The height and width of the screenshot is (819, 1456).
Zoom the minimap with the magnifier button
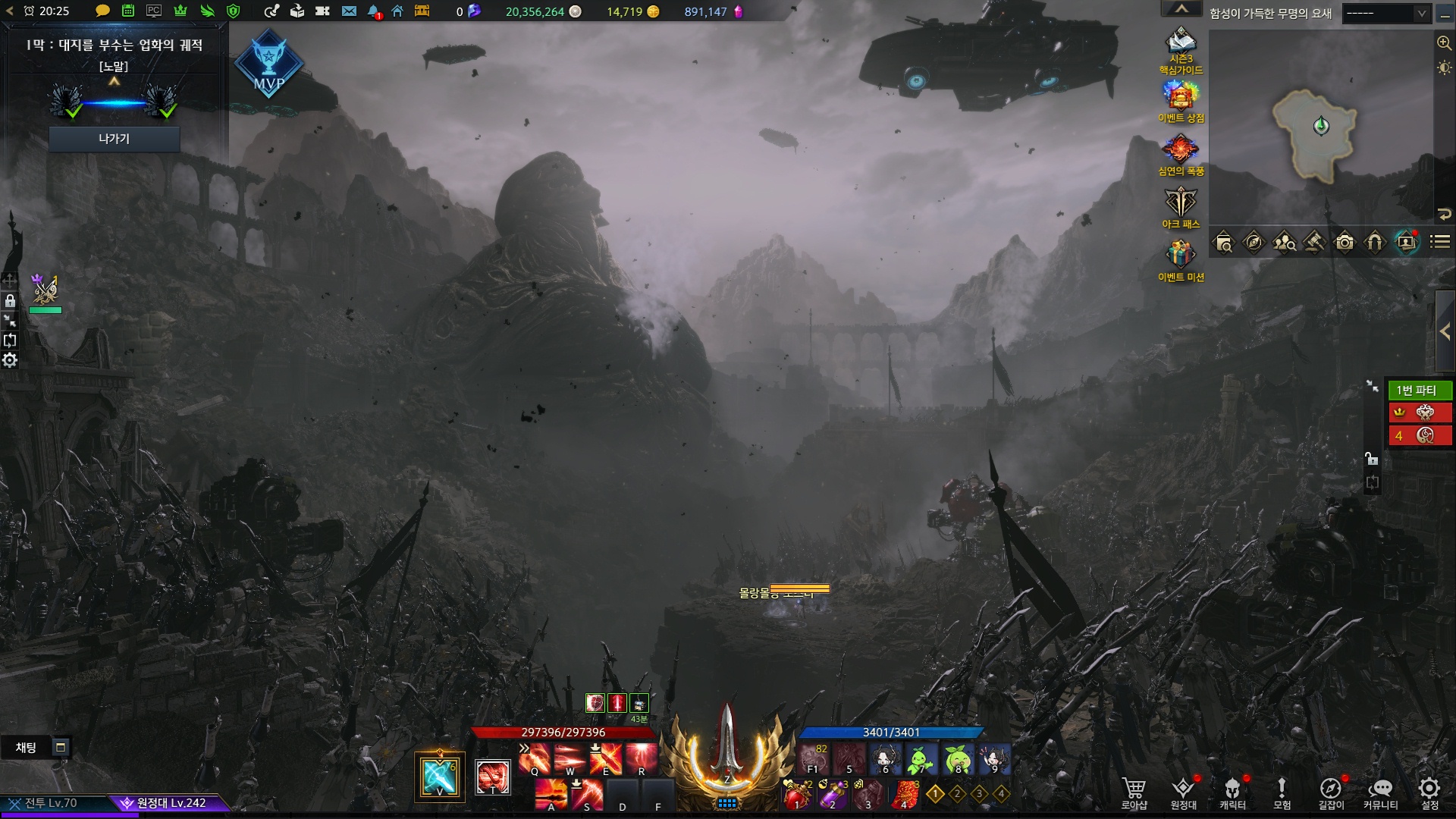[x=1444, y=43]
